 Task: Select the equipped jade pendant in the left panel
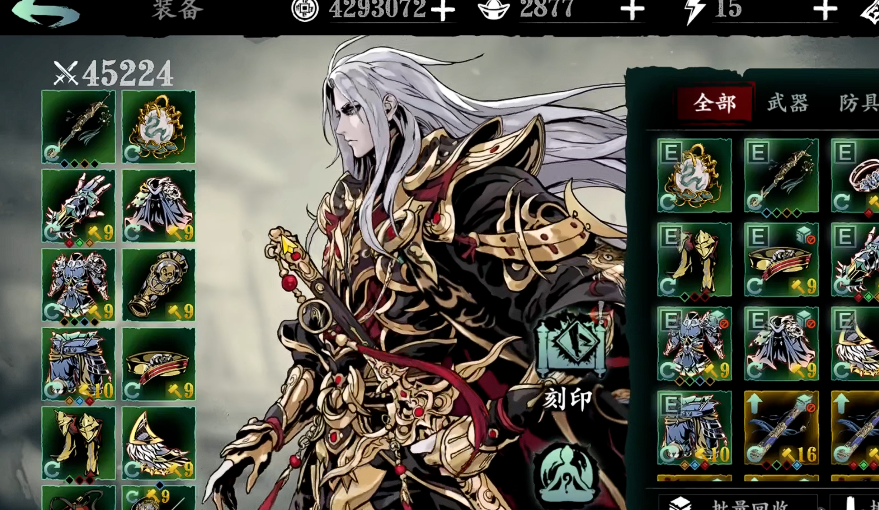click(159, 127)
